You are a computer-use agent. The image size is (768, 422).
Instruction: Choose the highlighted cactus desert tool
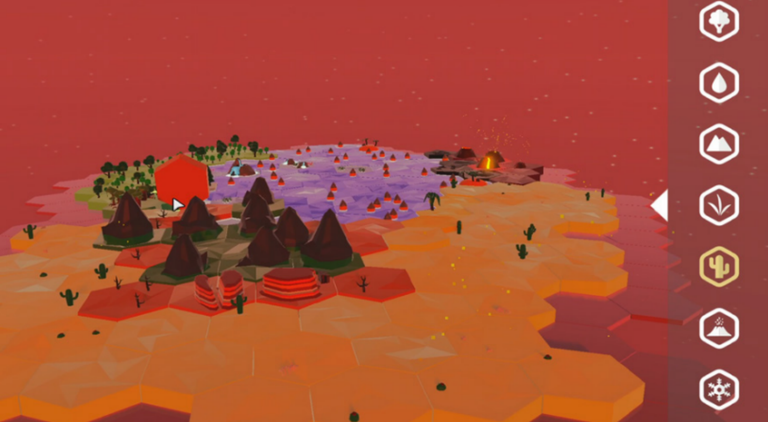(x=718, y=266)
